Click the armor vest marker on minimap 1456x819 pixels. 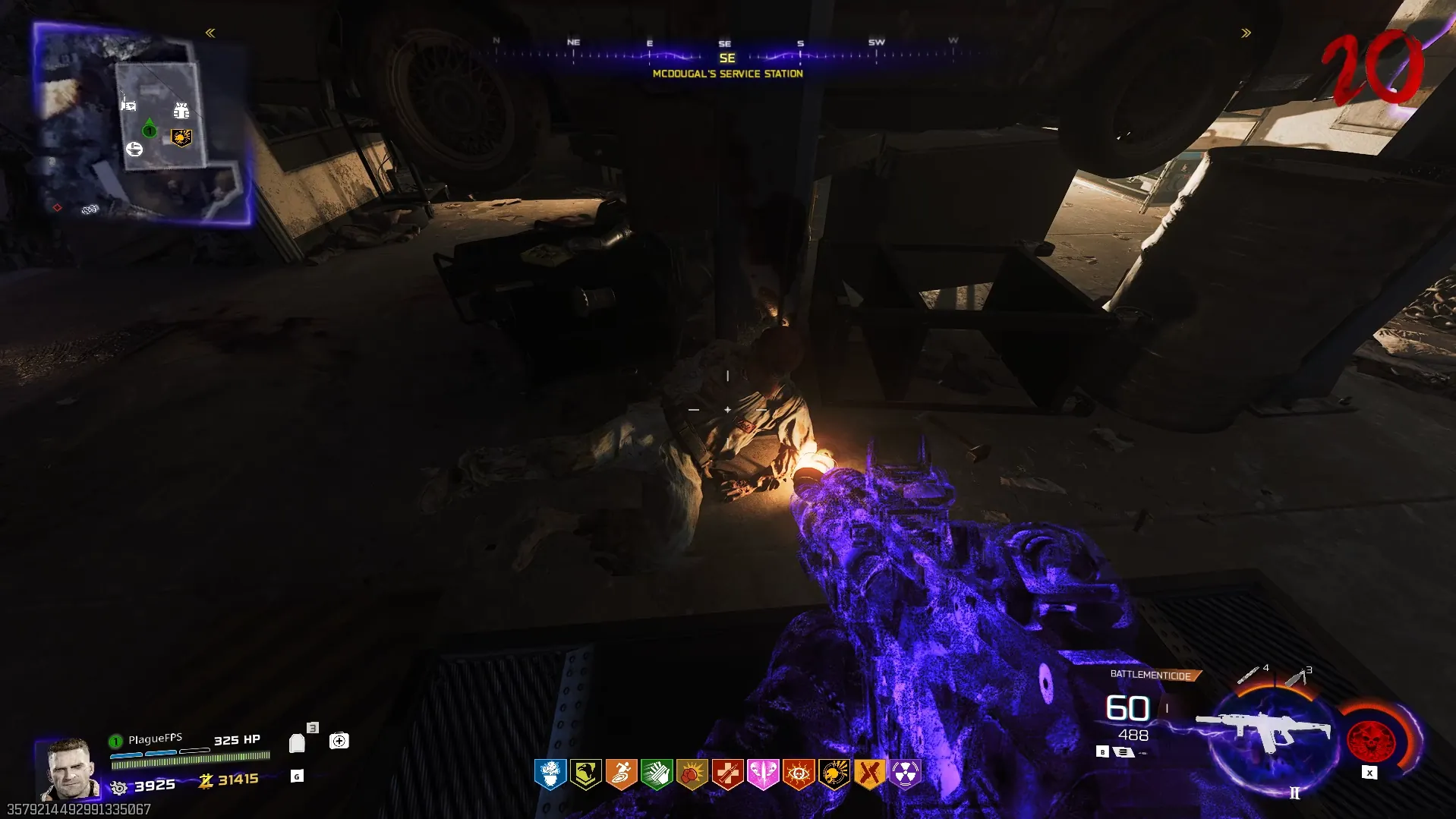(x=181, y=112)
